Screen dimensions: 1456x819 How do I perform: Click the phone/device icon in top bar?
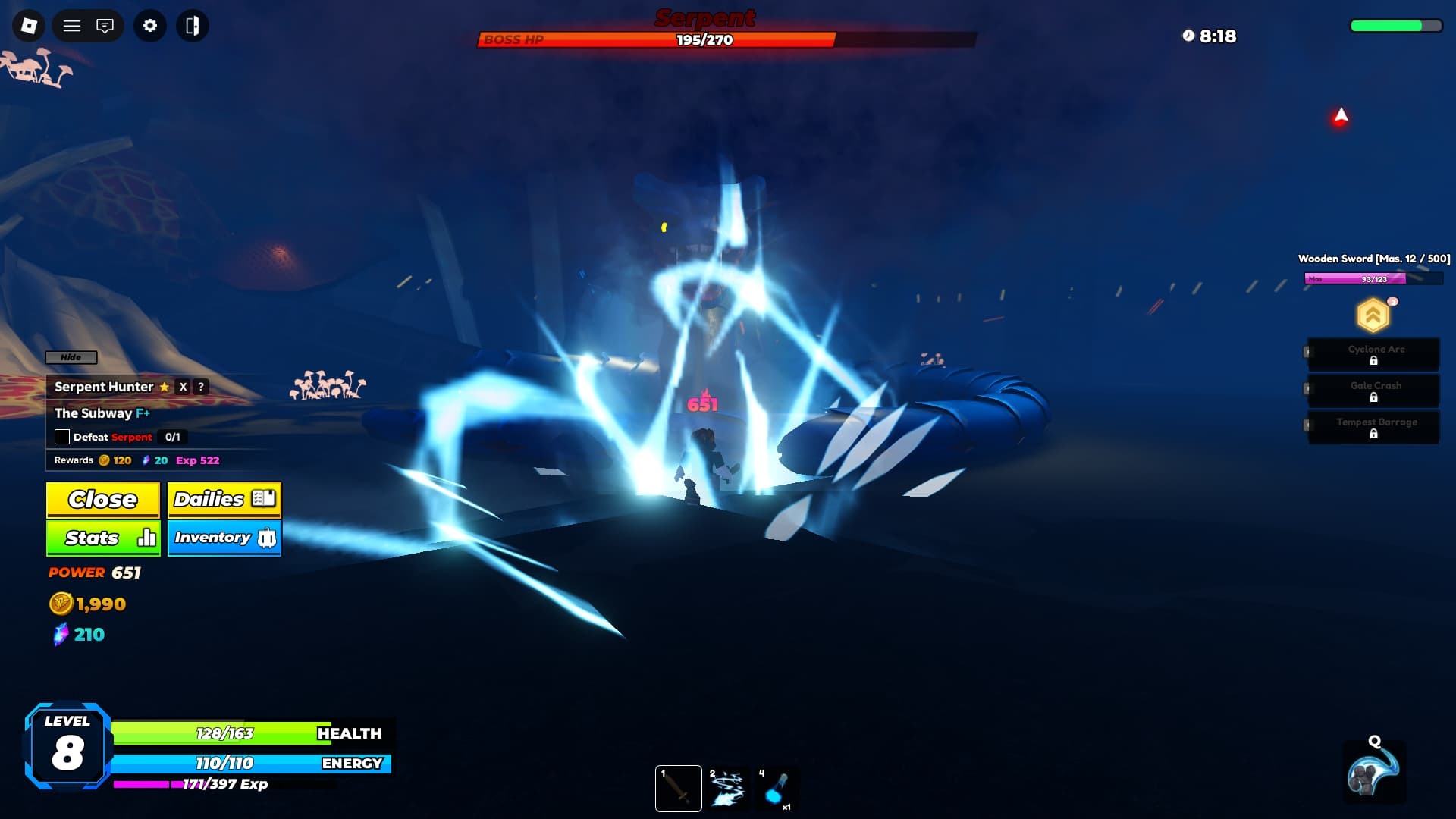pyautogui.click(x=193, y=25)
